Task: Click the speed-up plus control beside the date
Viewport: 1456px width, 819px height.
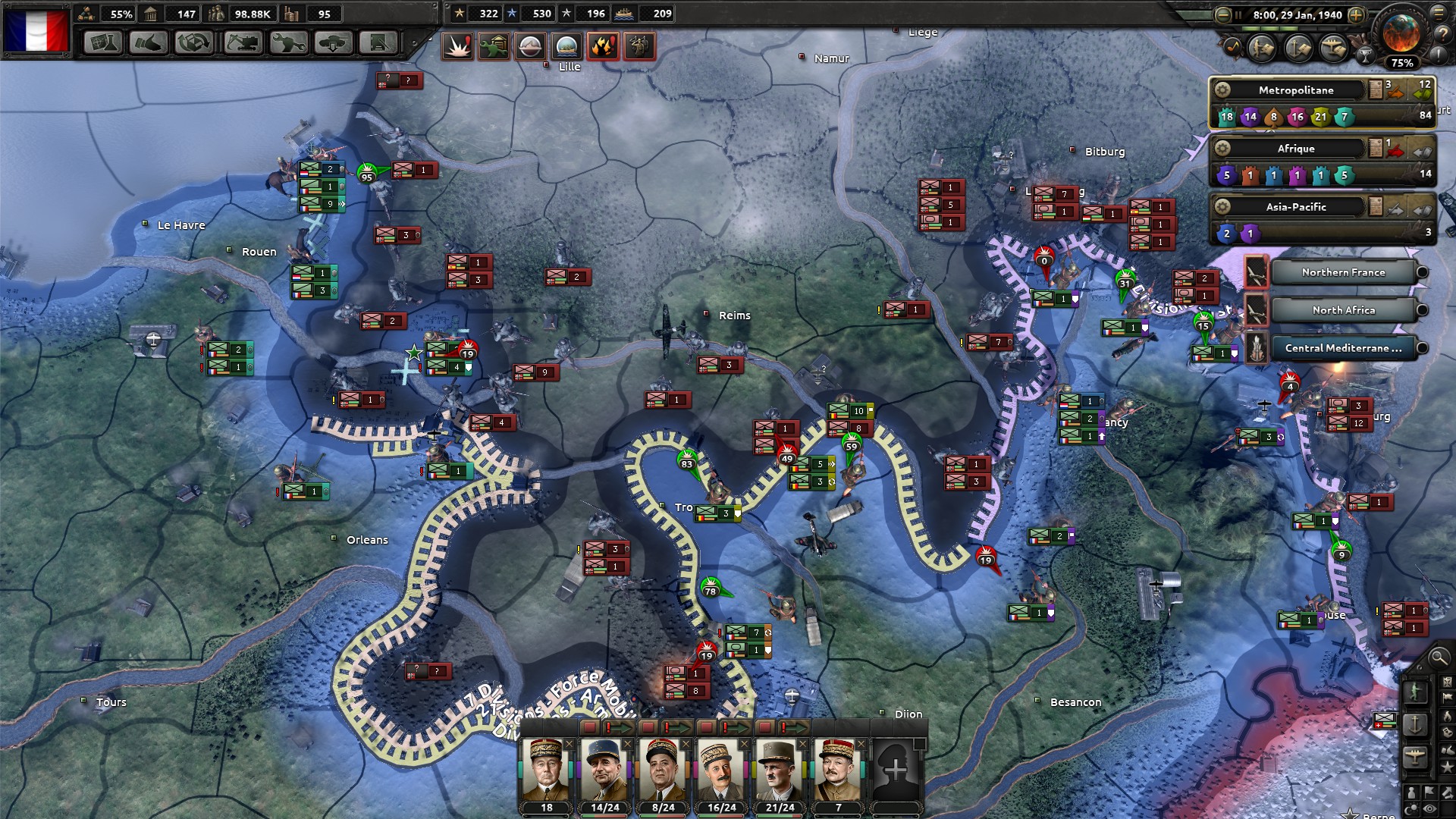Action: 1356,14
